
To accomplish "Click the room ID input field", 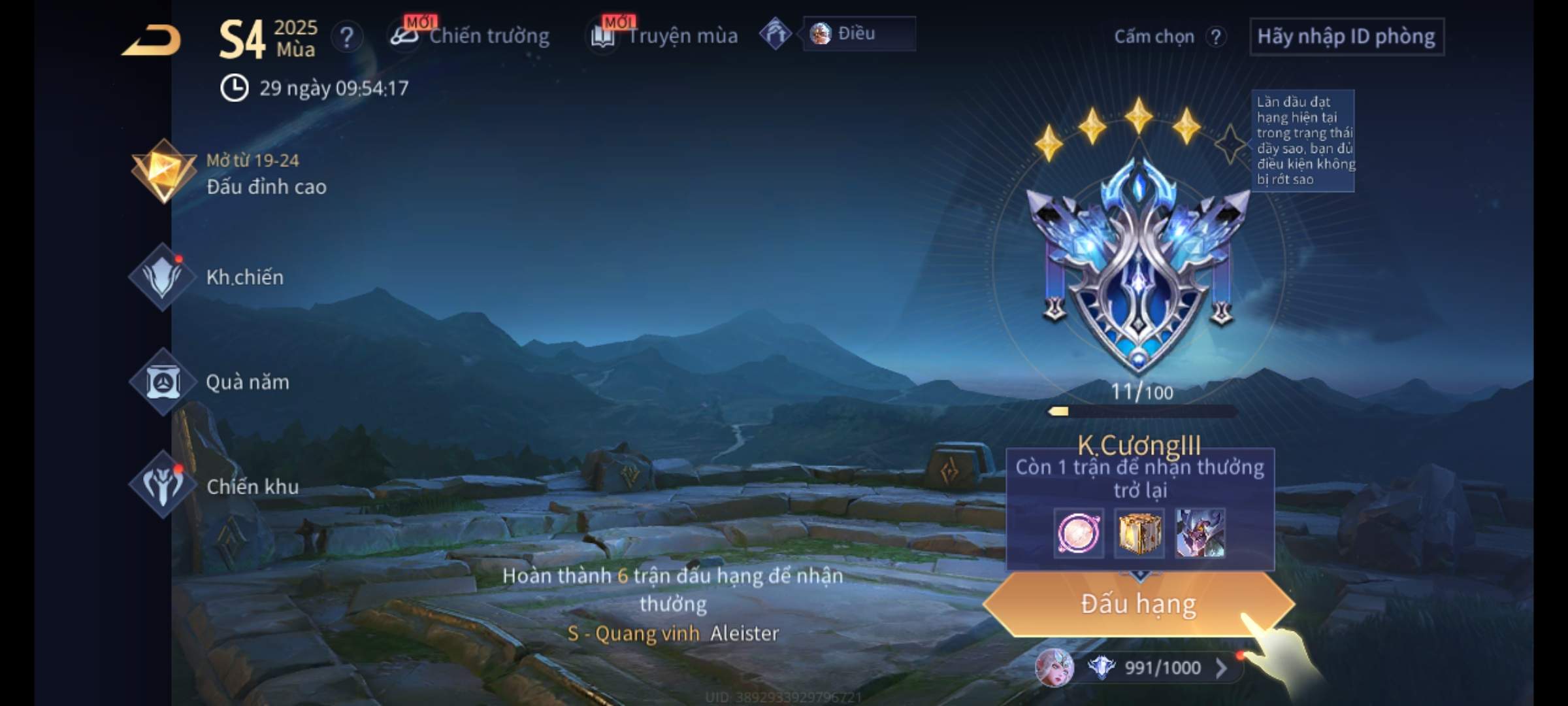I will 1346,37.
